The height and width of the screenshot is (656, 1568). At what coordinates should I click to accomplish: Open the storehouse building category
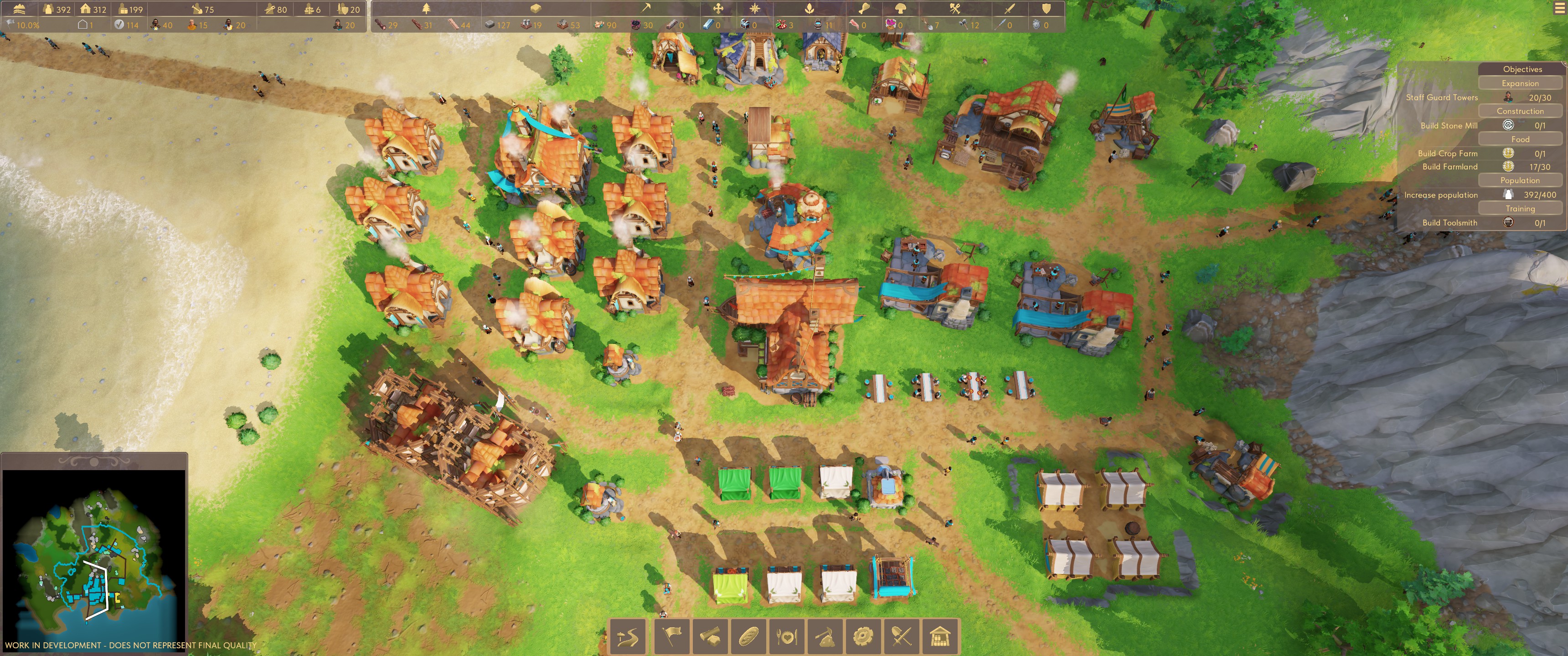(x=940, y=636)
